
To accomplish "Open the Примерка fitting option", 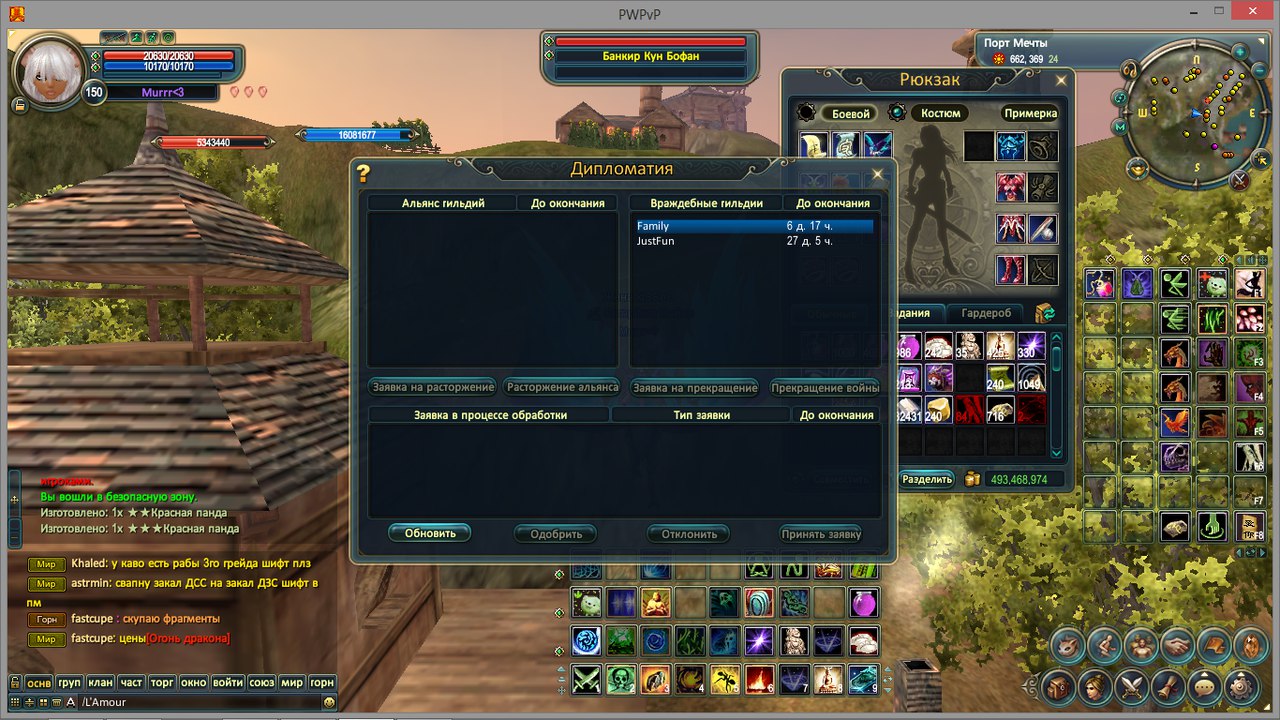I will pos(1030,114).
